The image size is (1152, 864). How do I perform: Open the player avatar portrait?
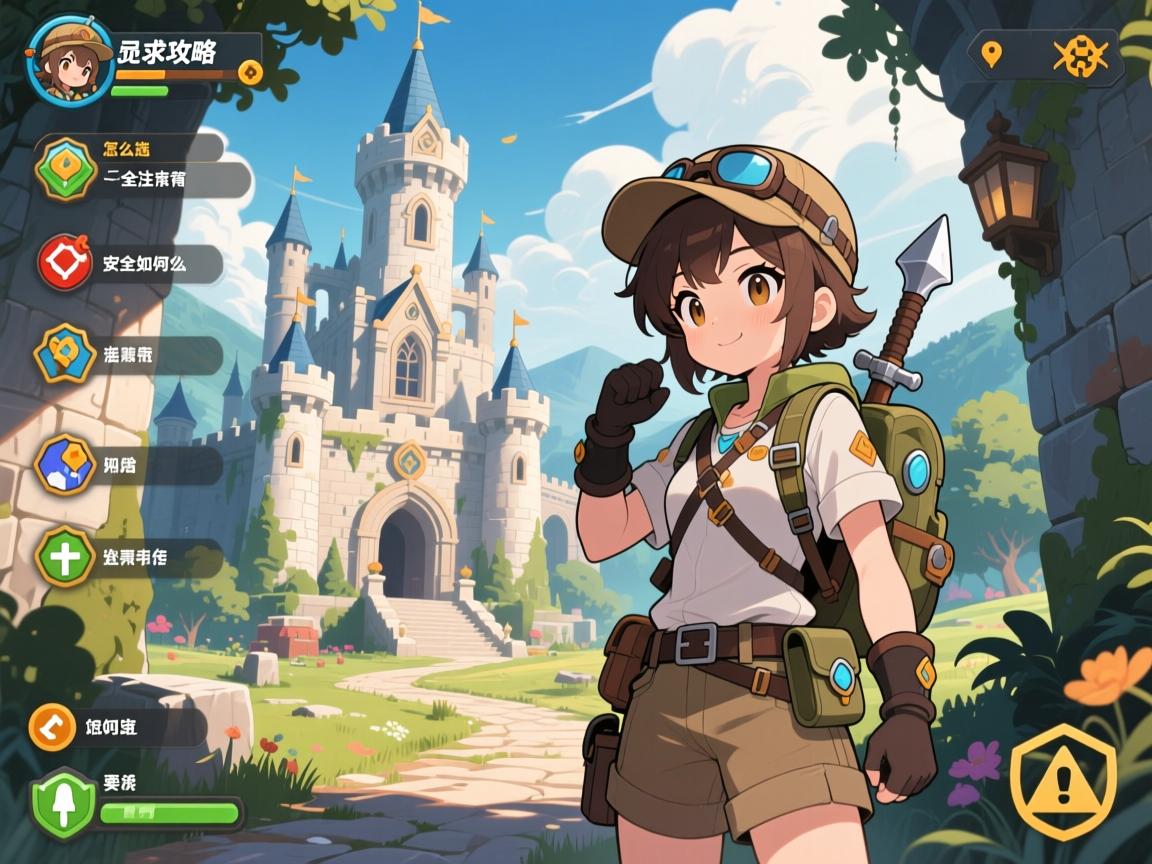coord(70,60)
